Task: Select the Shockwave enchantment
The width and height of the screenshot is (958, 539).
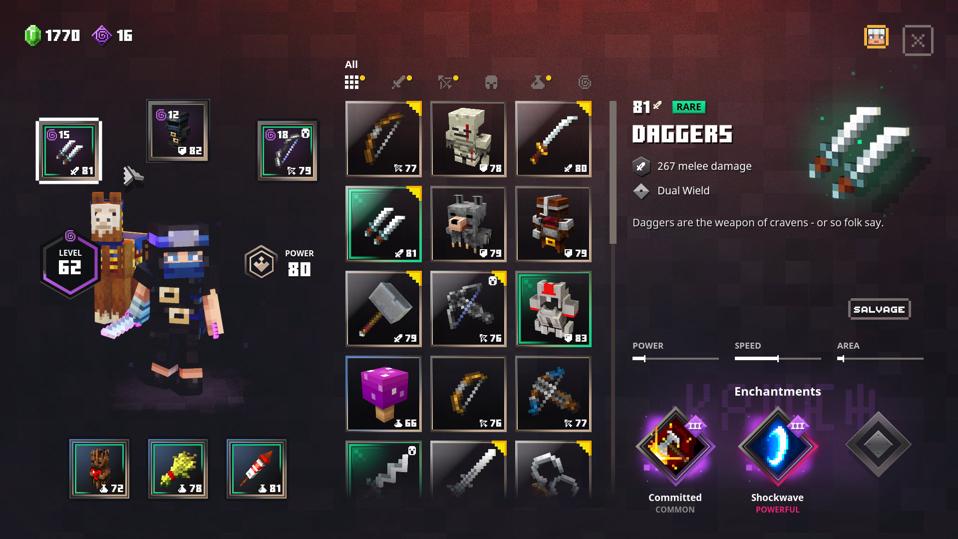Action: point(777,446)
